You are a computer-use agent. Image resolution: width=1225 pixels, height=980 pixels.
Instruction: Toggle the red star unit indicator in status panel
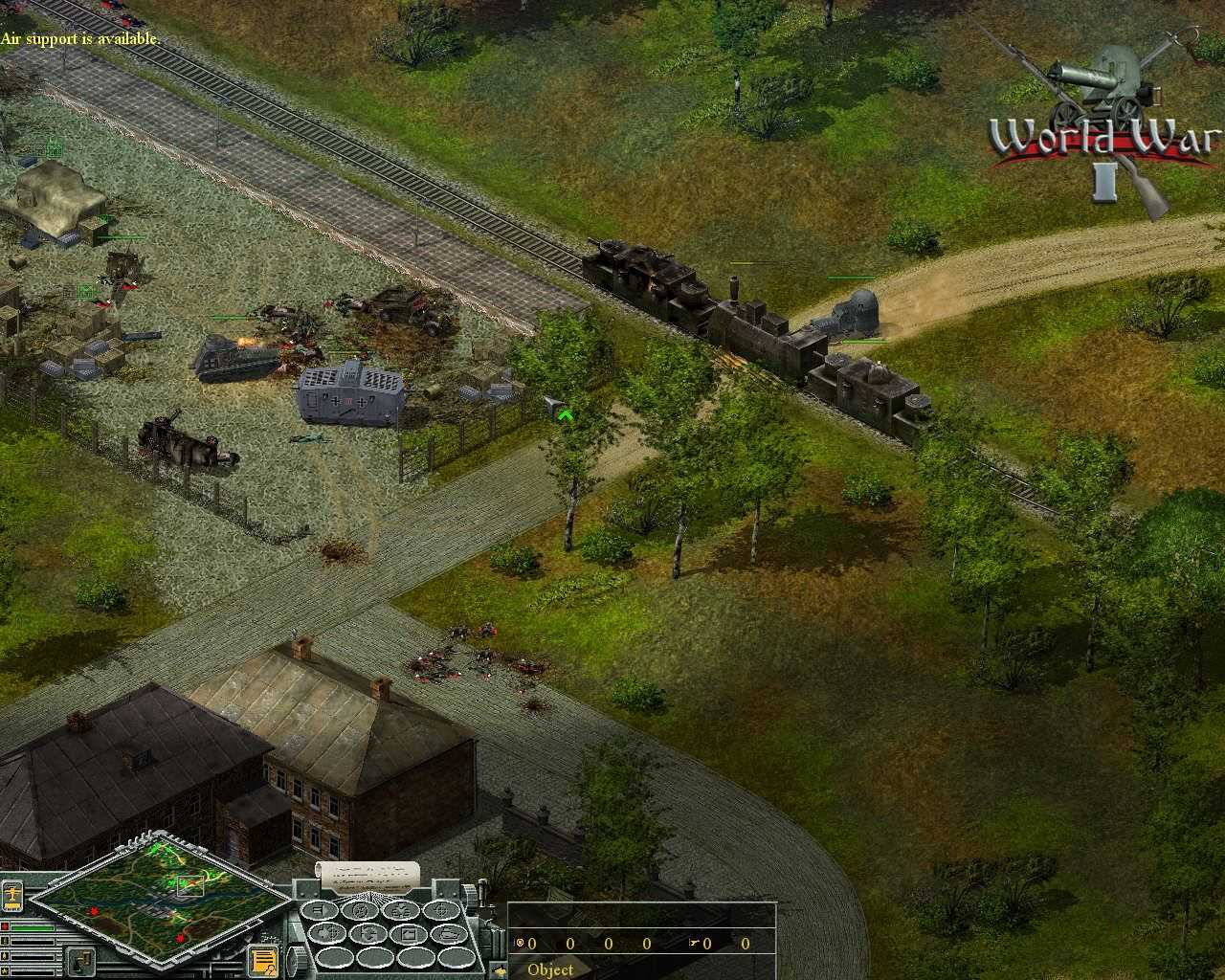pyautogui.click(x=5, y=927)
